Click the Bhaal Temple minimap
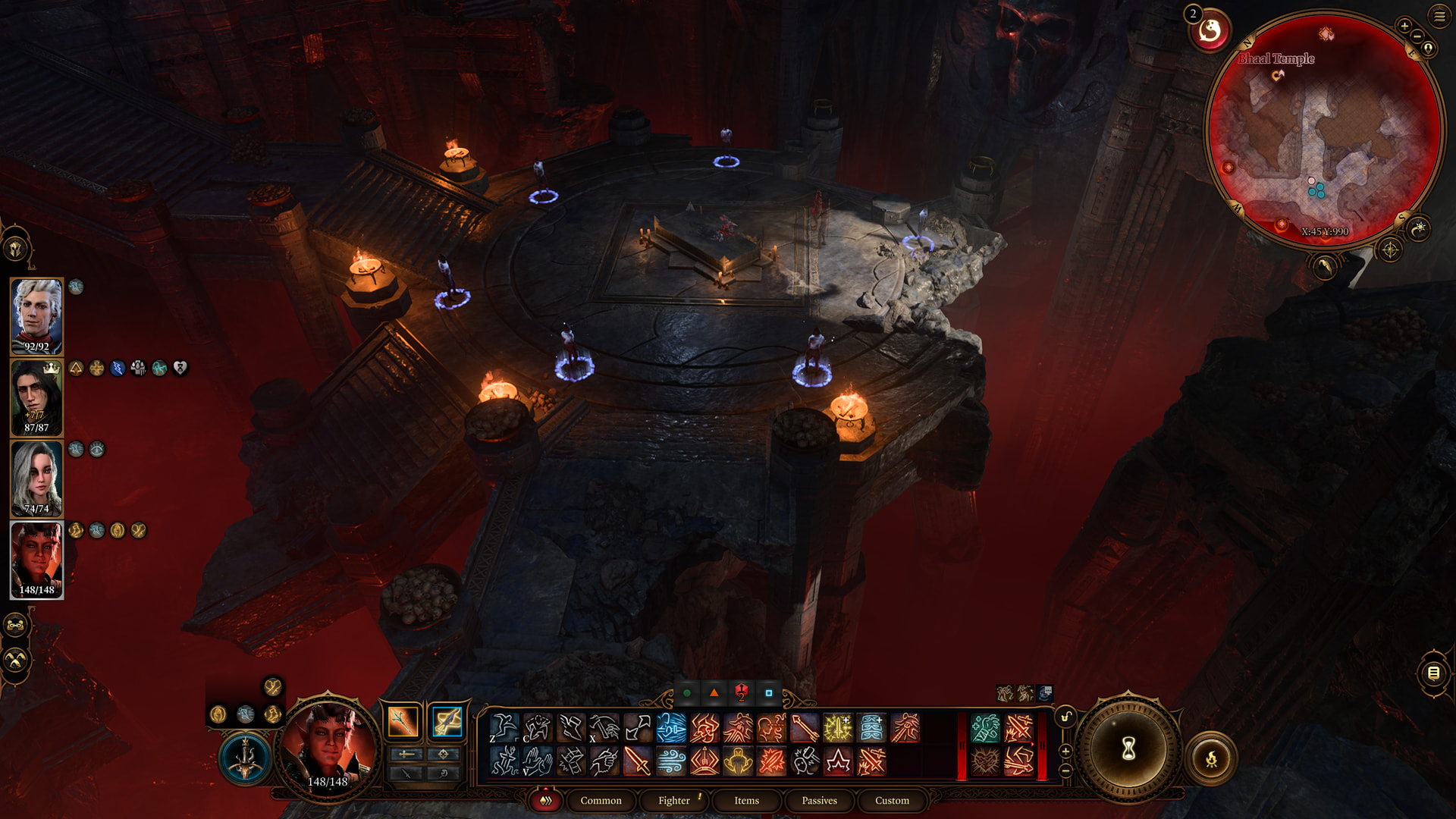The height and width of the screenshot is (819, 1456). point(1323,129)
